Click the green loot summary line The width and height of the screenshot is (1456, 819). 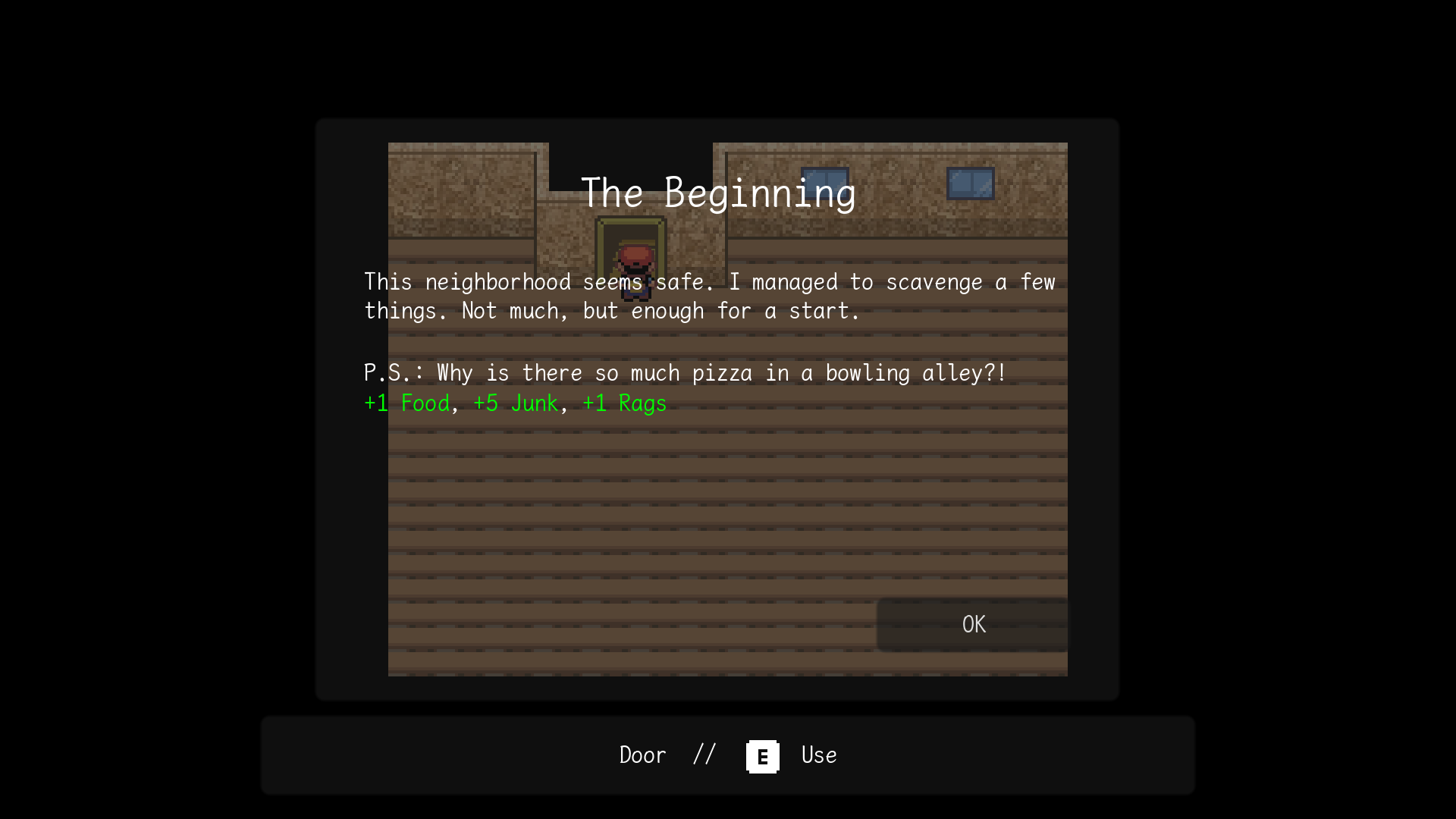click(514, 403)
